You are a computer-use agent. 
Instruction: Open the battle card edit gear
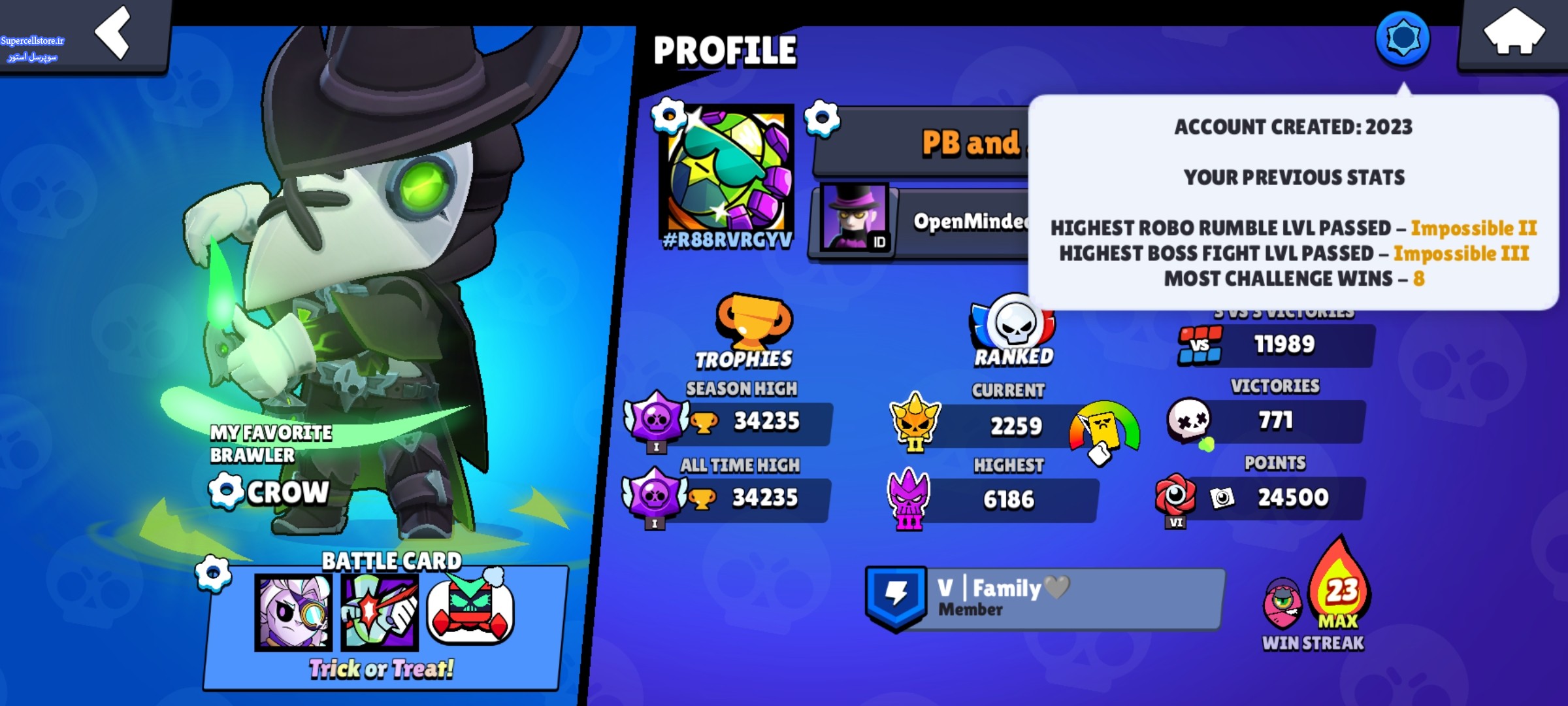[213, 573]
